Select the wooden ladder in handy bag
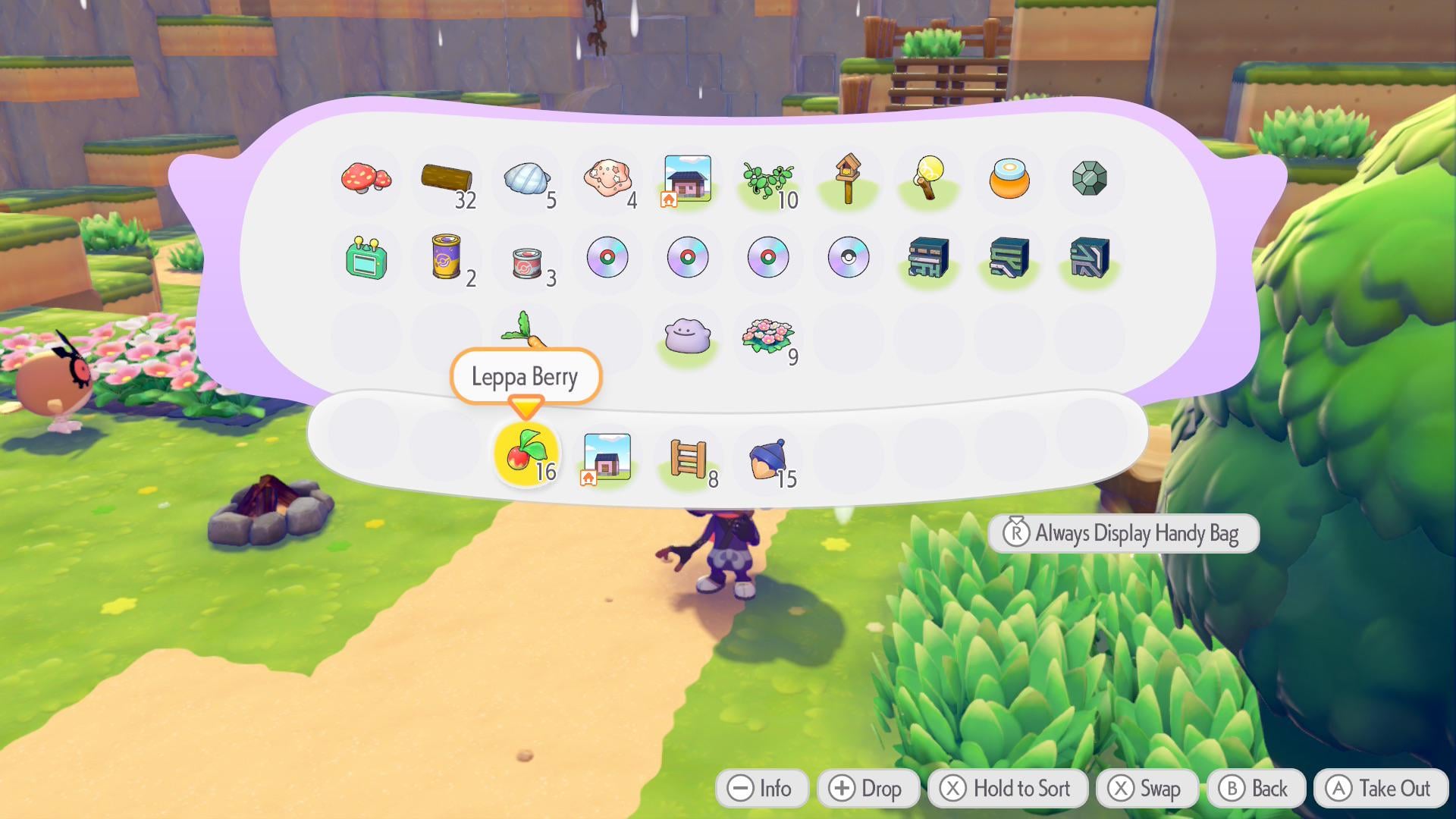 coord(688,459)
